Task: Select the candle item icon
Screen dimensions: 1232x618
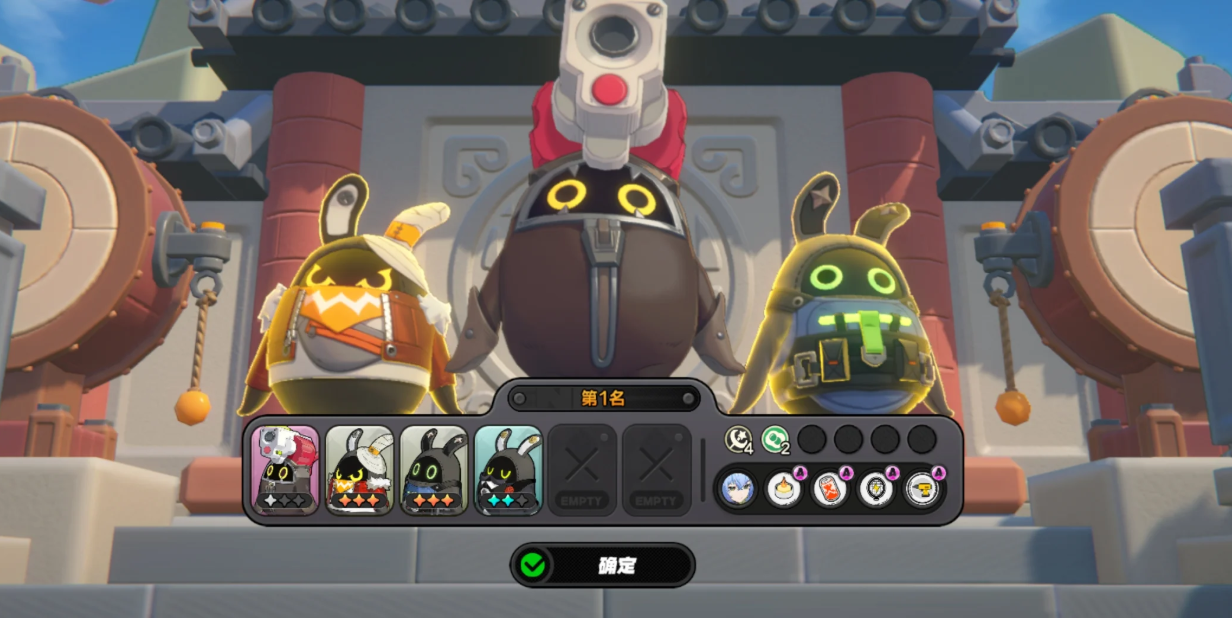Action: [x=784, y=488]
